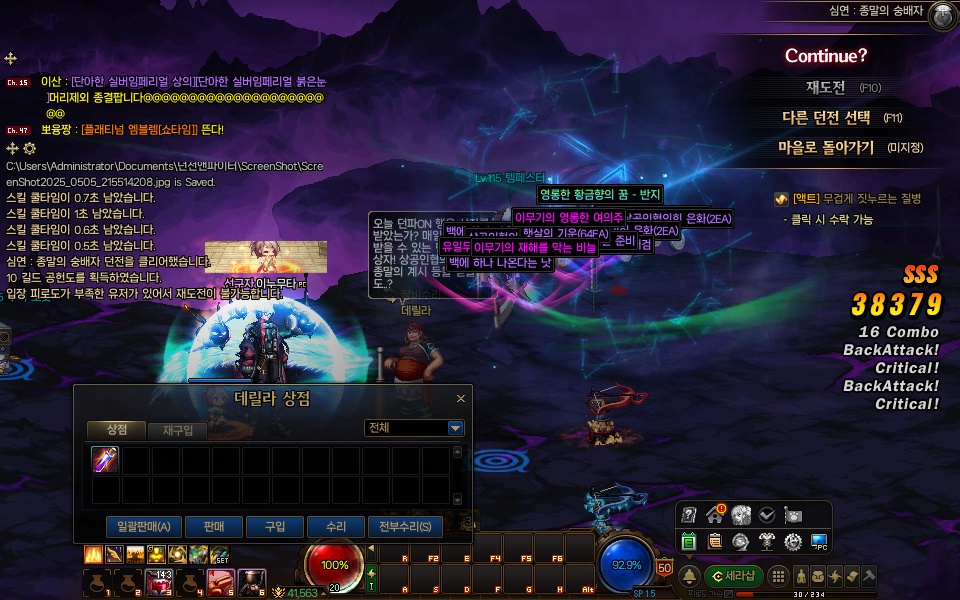The height and width of the screenshot is (600, 960).
Task: Select the potion item in the shop
Action: [x=105, y=459]
